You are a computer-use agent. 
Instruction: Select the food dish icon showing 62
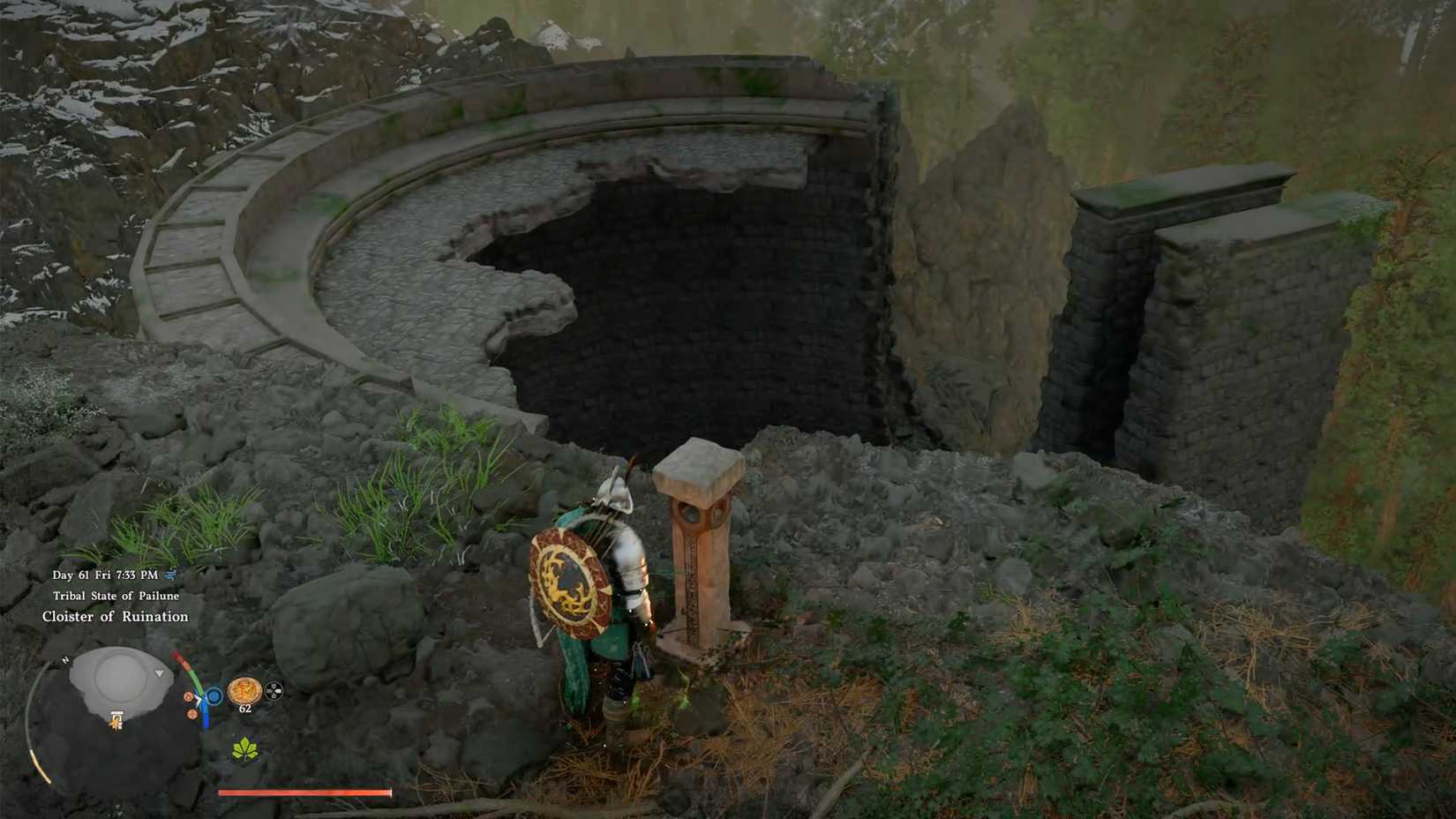[x=244, y=691]
